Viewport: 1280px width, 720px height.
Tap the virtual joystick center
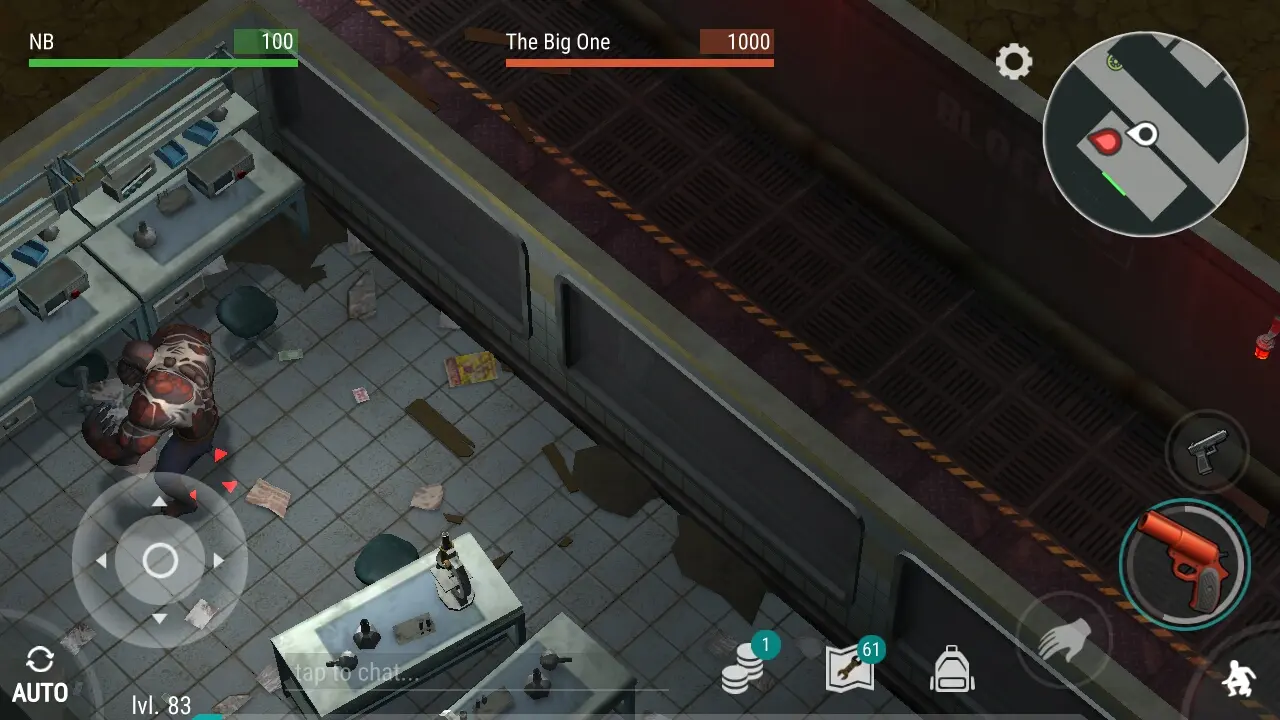pyautogui.click(x=160, y=561)
